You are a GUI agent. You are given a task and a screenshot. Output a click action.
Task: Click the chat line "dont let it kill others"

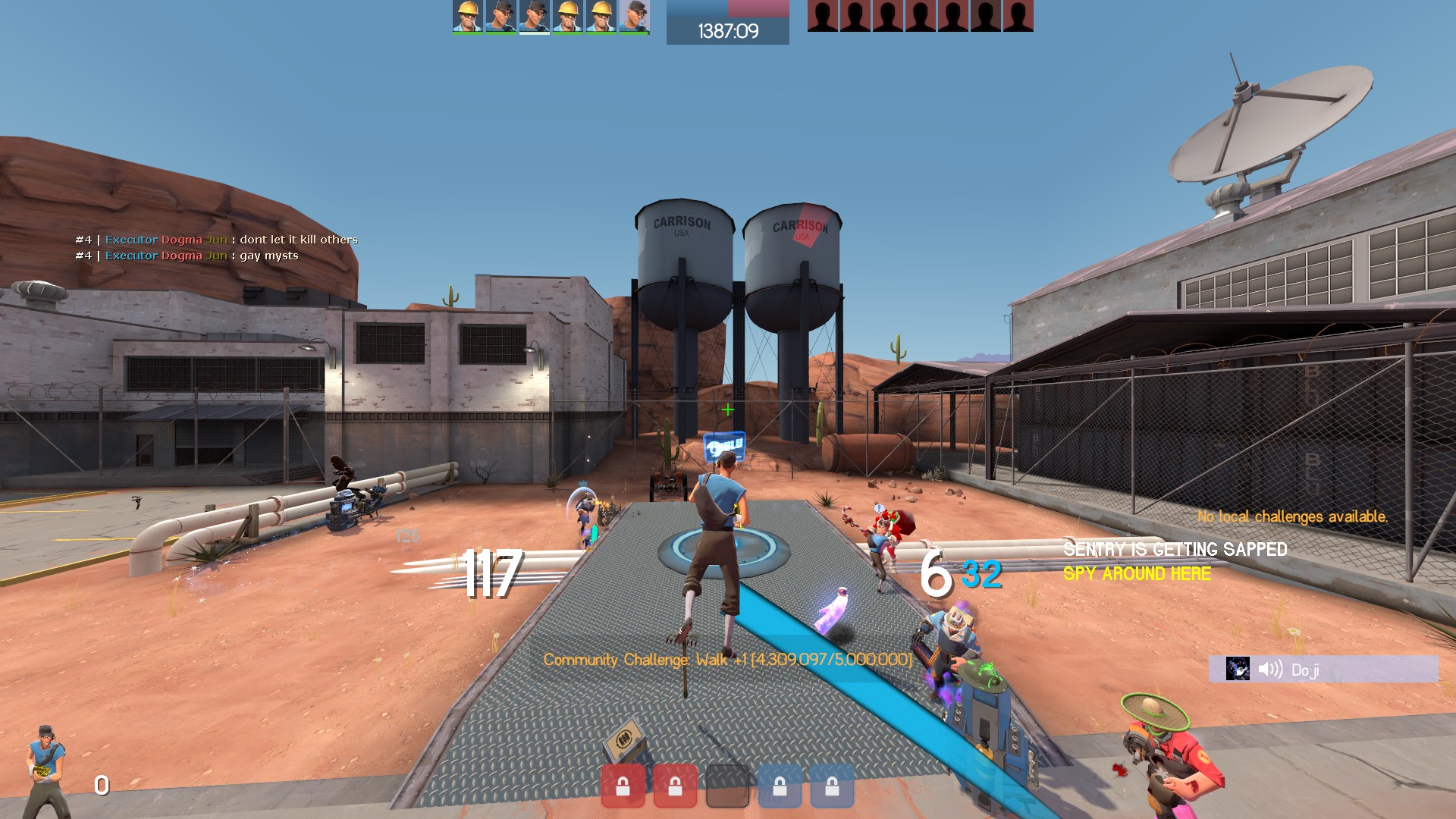click(x=298, y=240)
